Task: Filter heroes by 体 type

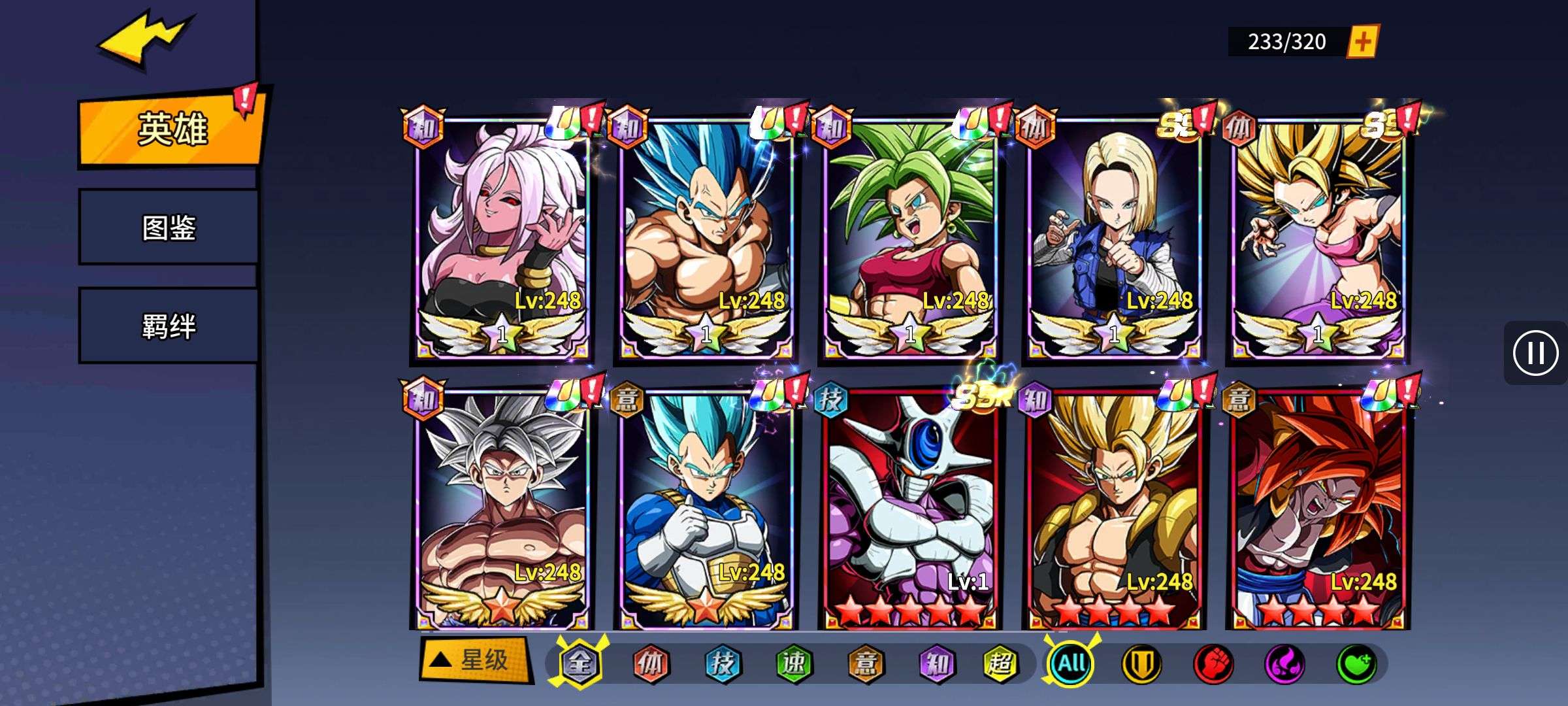Action: tap(651, 664)
